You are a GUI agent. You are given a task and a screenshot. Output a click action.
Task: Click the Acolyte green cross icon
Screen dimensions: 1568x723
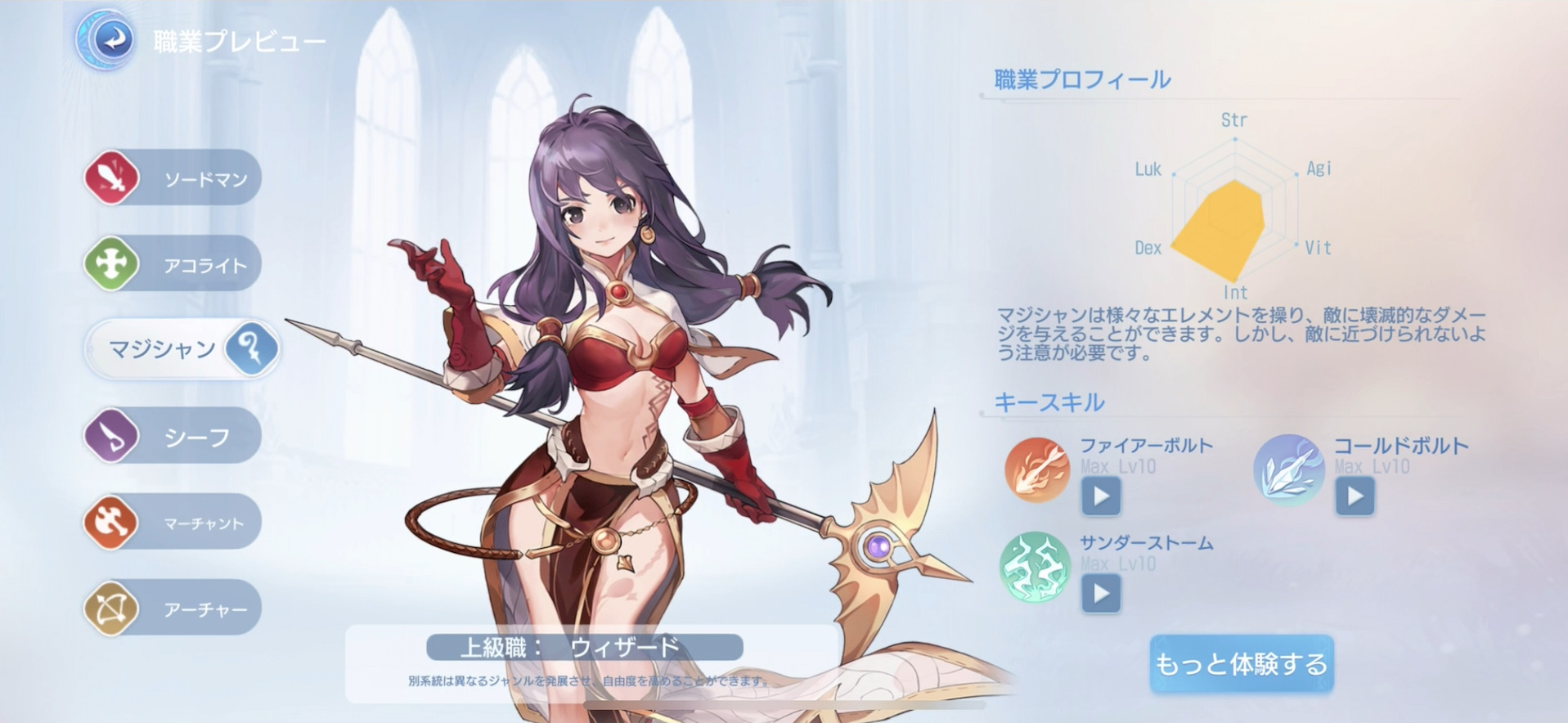[110, 263]
